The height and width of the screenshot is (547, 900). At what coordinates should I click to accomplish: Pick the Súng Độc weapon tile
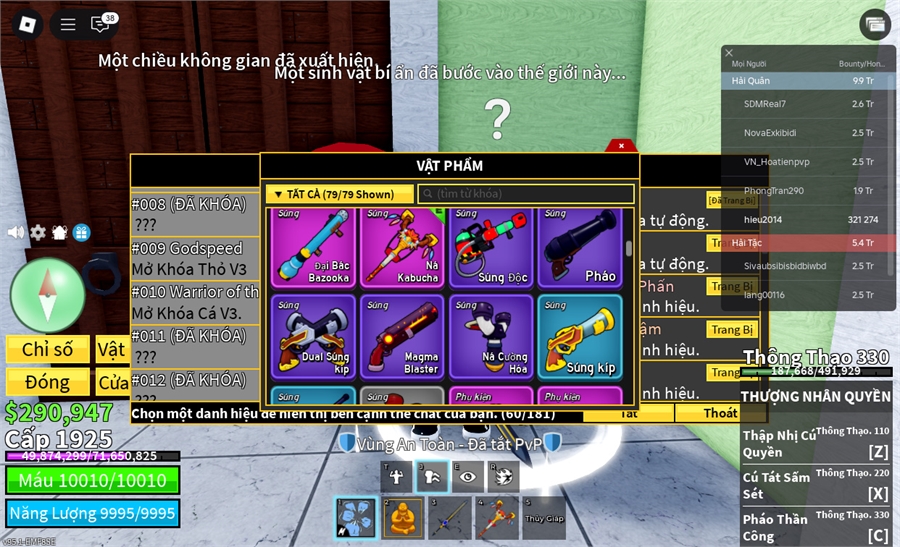click(491, 247)
